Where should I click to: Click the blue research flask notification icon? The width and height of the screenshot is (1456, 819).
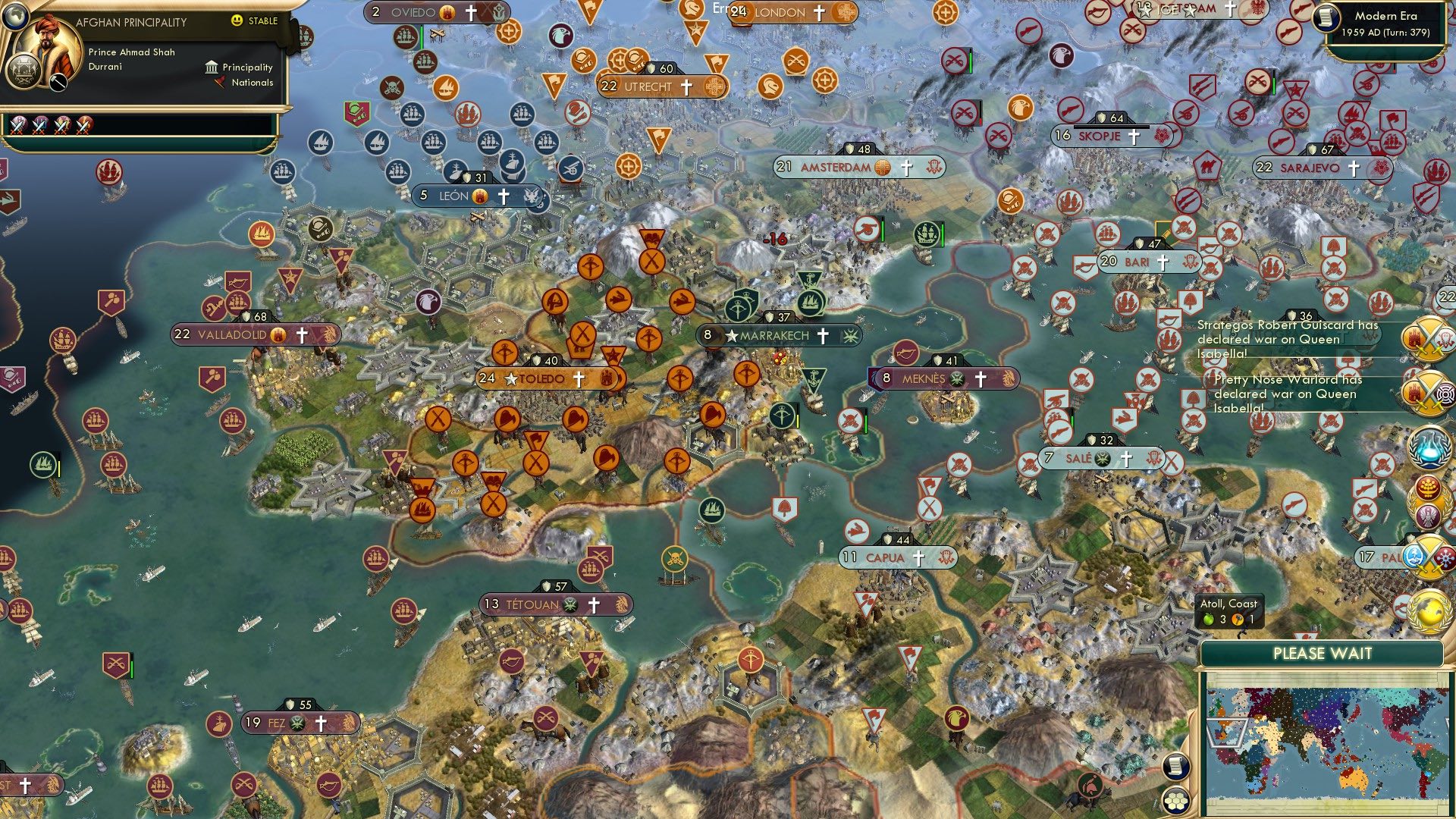click(1429, 449)
